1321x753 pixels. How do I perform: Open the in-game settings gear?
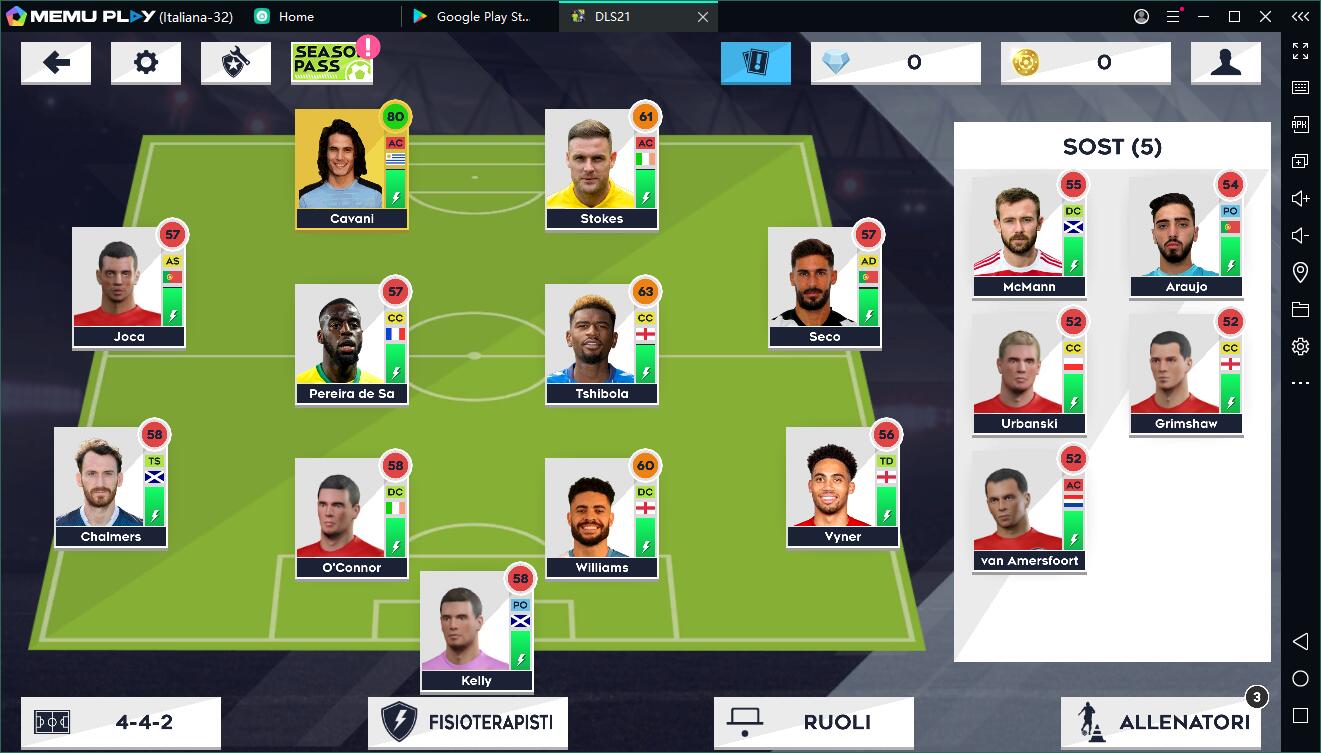(x=146, y=62)
